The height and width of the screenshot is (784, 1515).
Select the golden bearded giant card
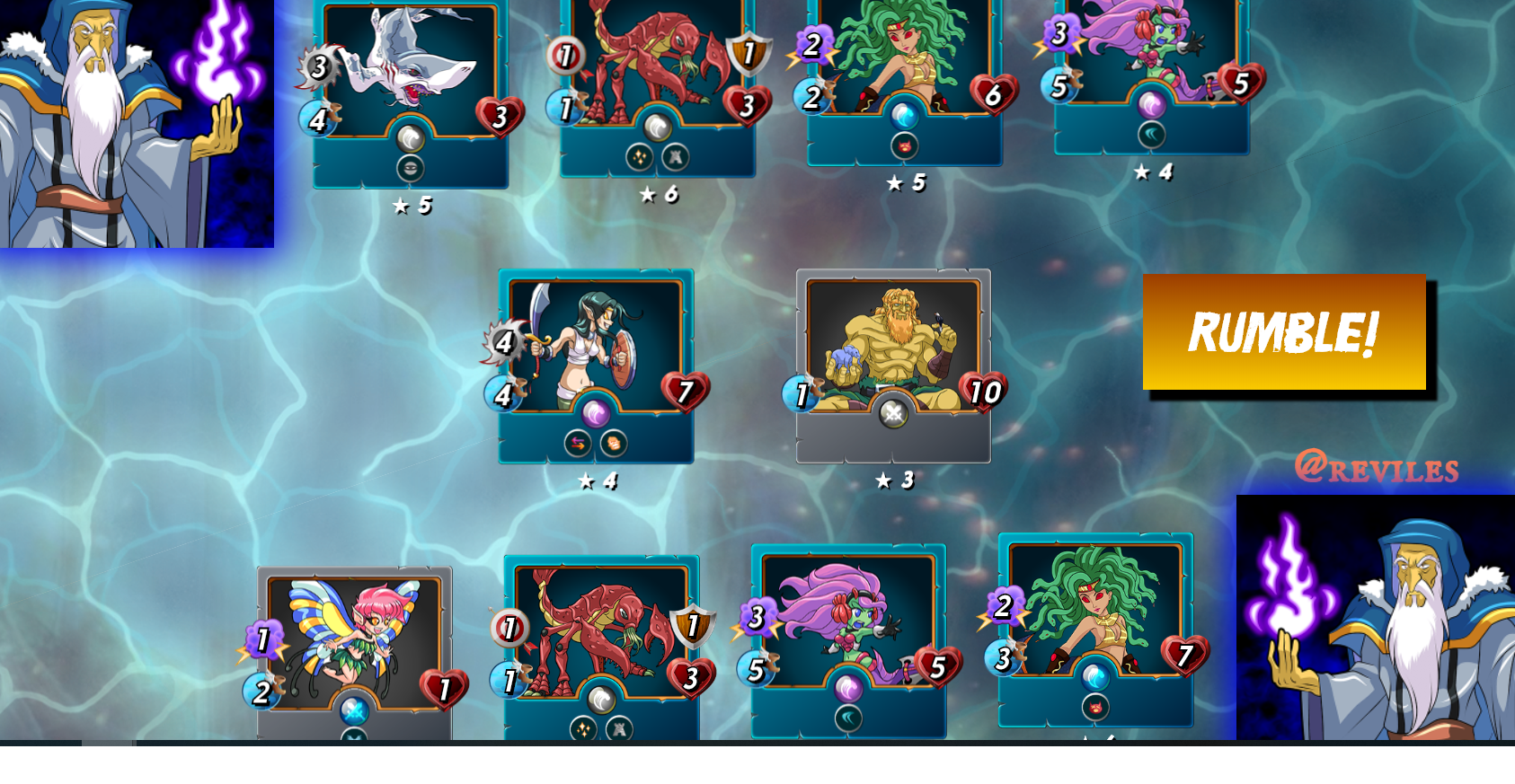pos(893,364)
